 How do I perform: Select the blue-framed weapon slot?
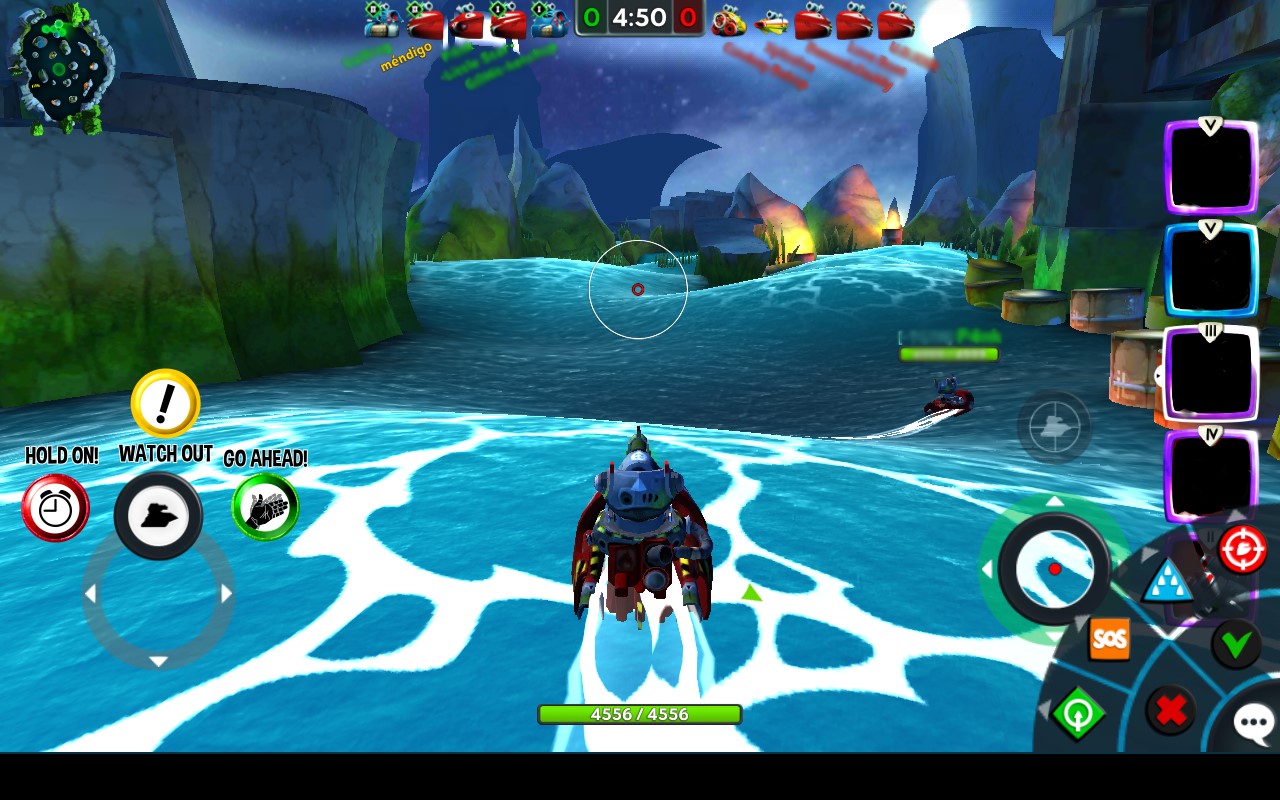click(x=1210, y=270)
